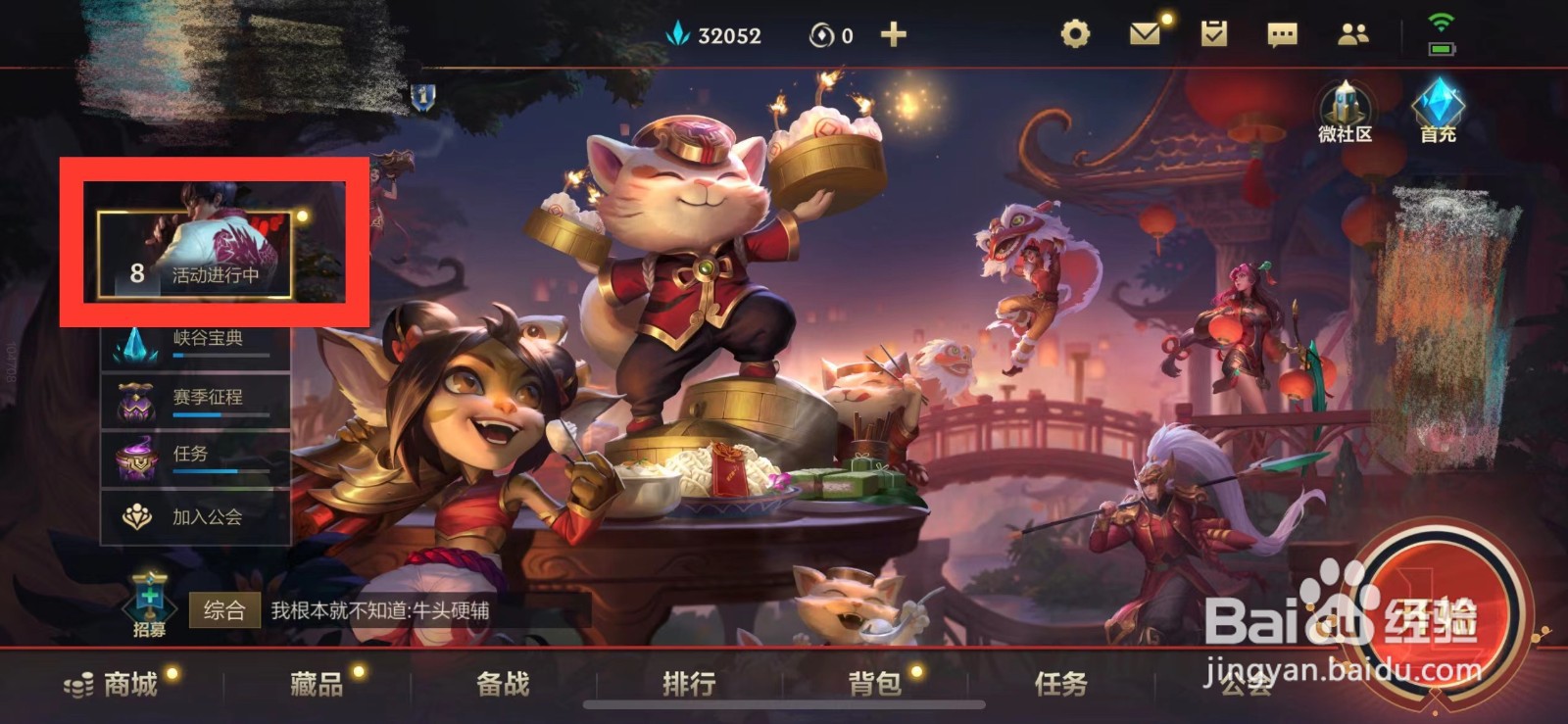This screenshot has width=1568, height=724.
Task: Open the settings gear
Action: click(x=1077, y=33)
